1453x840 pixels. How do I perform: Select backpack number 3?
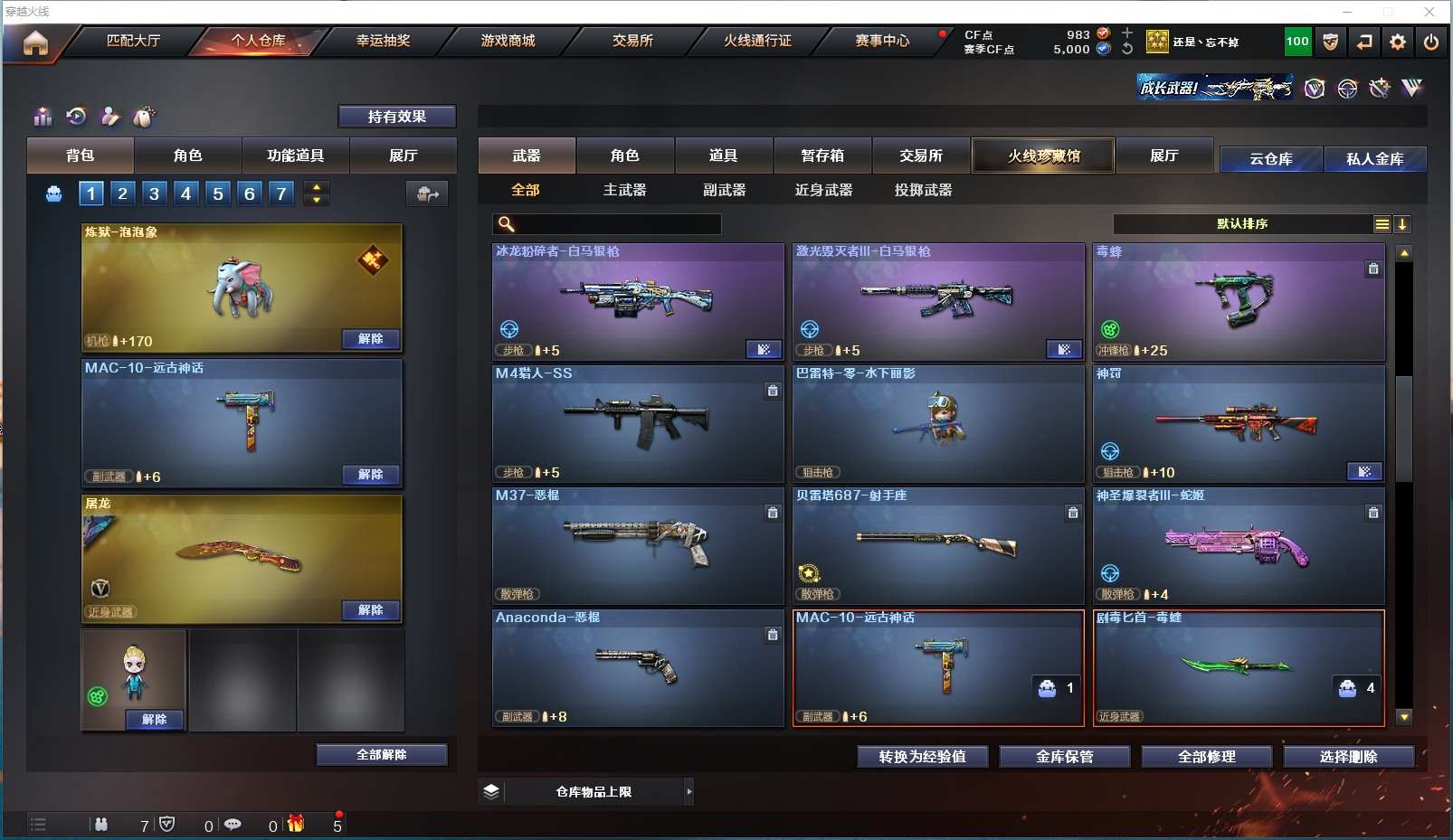[x=155, y=193]
